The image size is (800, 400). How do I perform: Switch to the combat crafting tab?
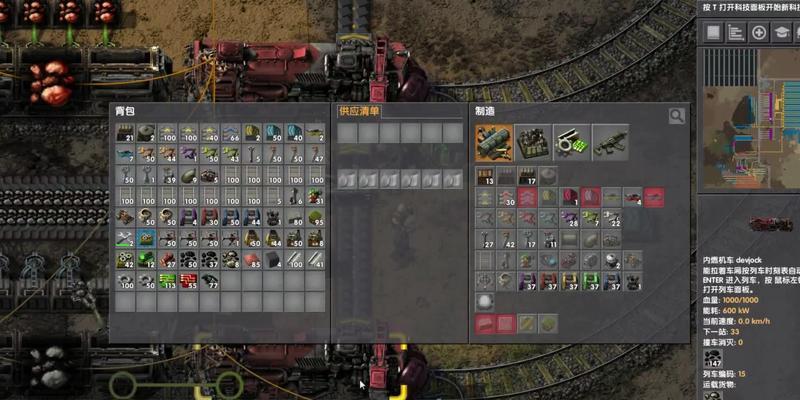point(610,142)
